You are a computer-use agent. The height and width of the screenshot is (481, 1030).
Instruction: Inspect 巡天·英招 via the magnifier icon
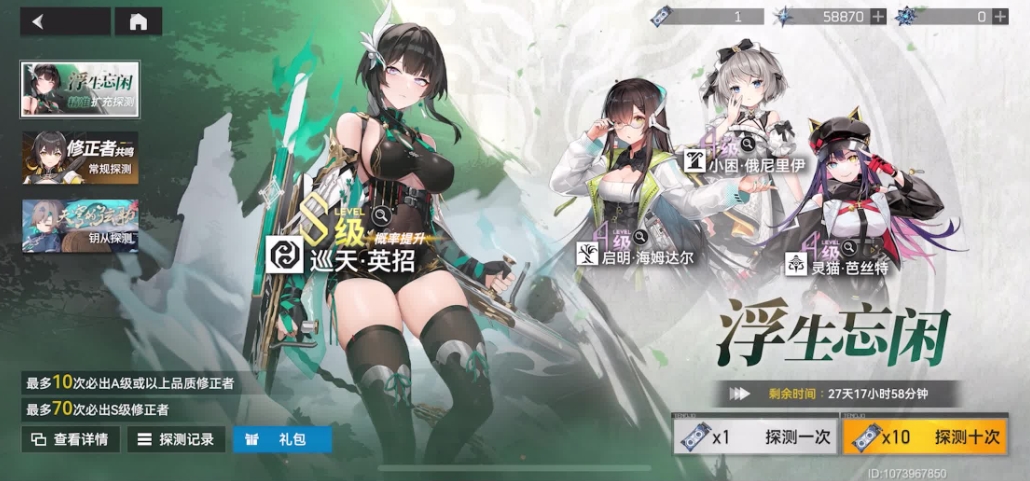(380, 215)
